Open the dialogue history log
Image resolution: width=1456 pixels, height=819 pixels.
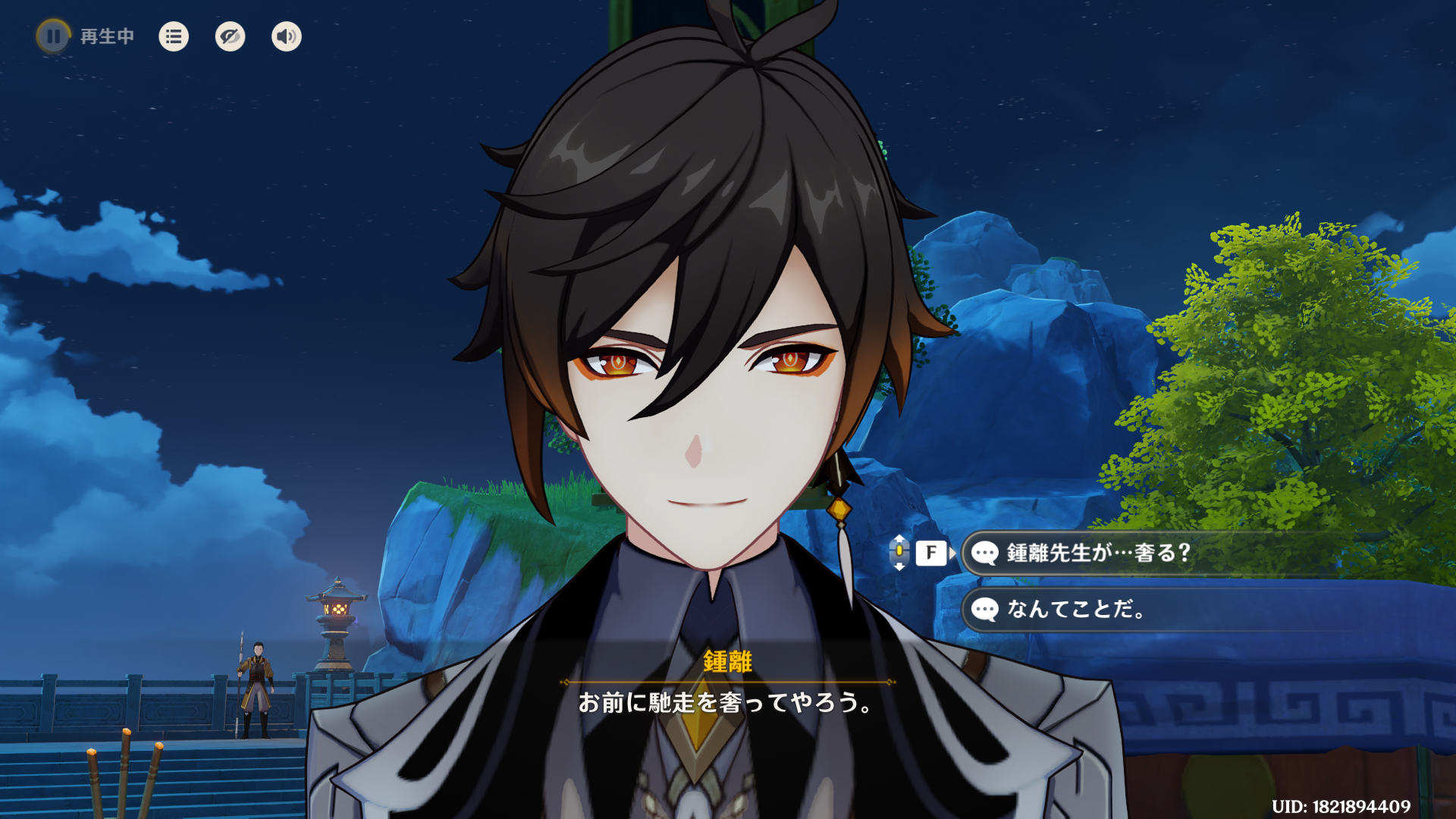click(174, 36)
